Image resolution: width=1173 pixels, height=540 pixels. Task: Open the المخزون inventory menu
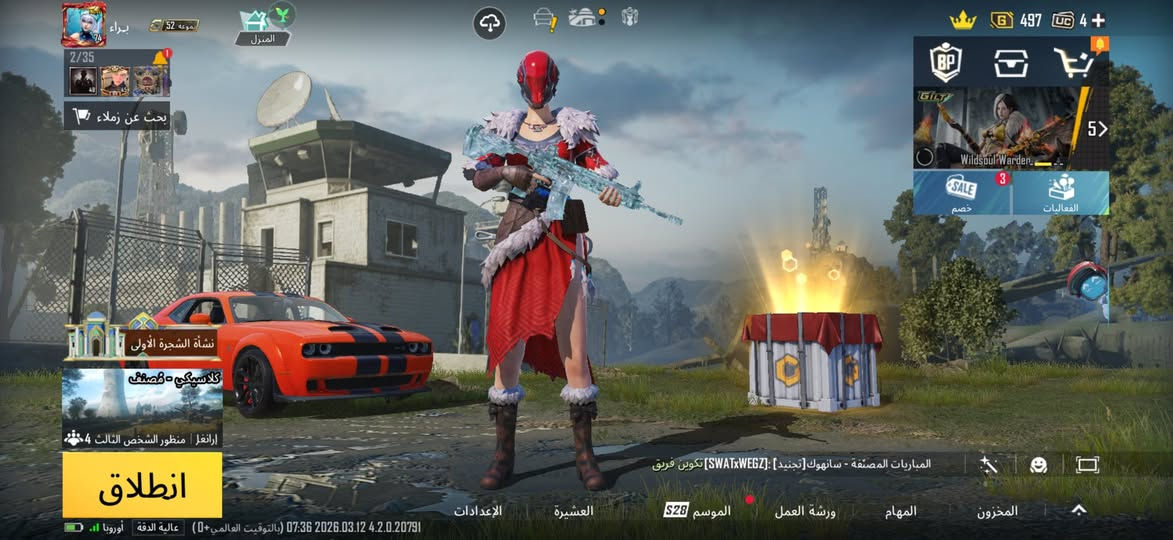point(997,511)
